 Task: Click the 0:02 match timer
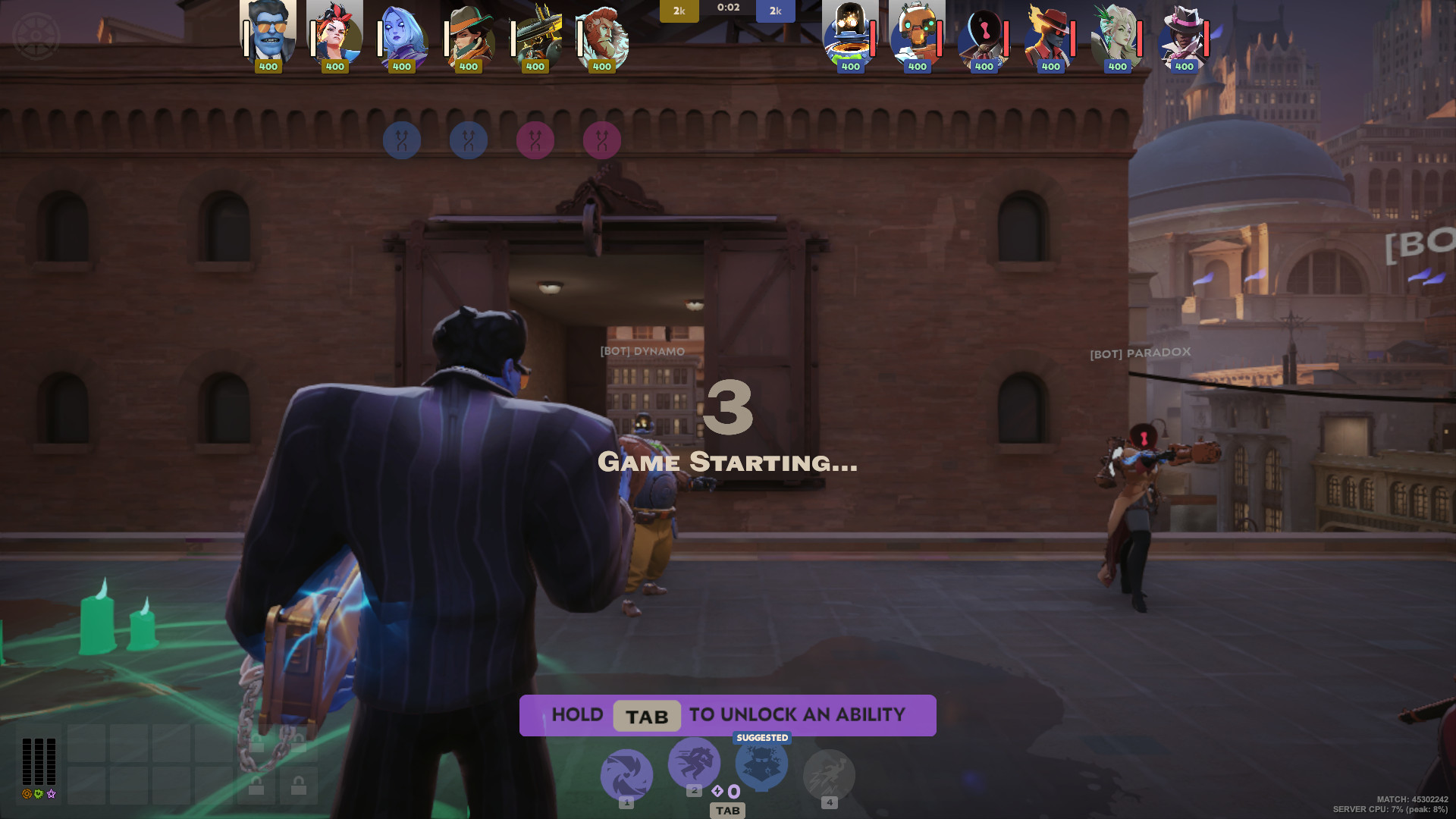[727, 9]
